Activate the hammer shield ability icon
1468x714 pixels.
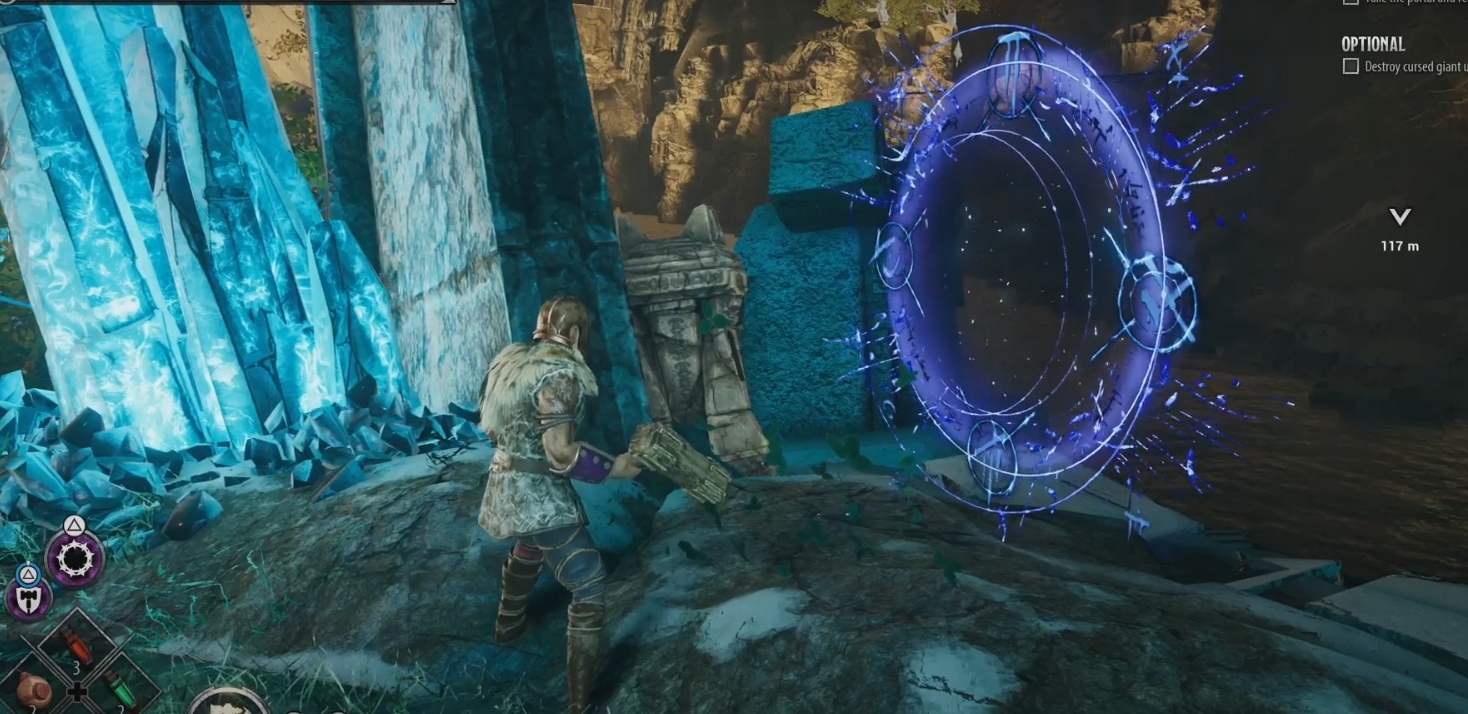tap(29, 599)
